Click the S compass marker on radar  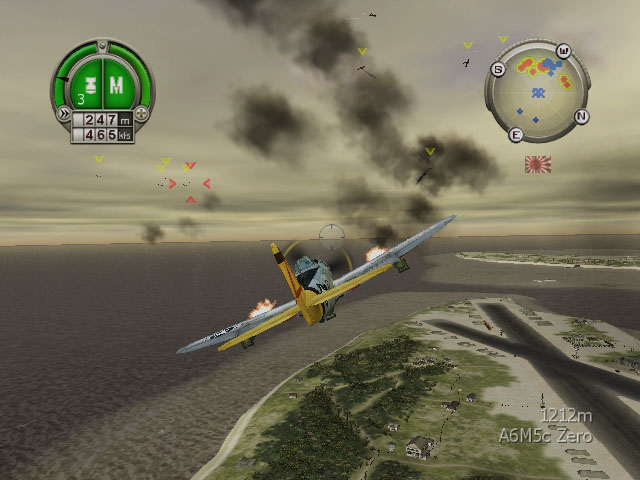(497, 68)
